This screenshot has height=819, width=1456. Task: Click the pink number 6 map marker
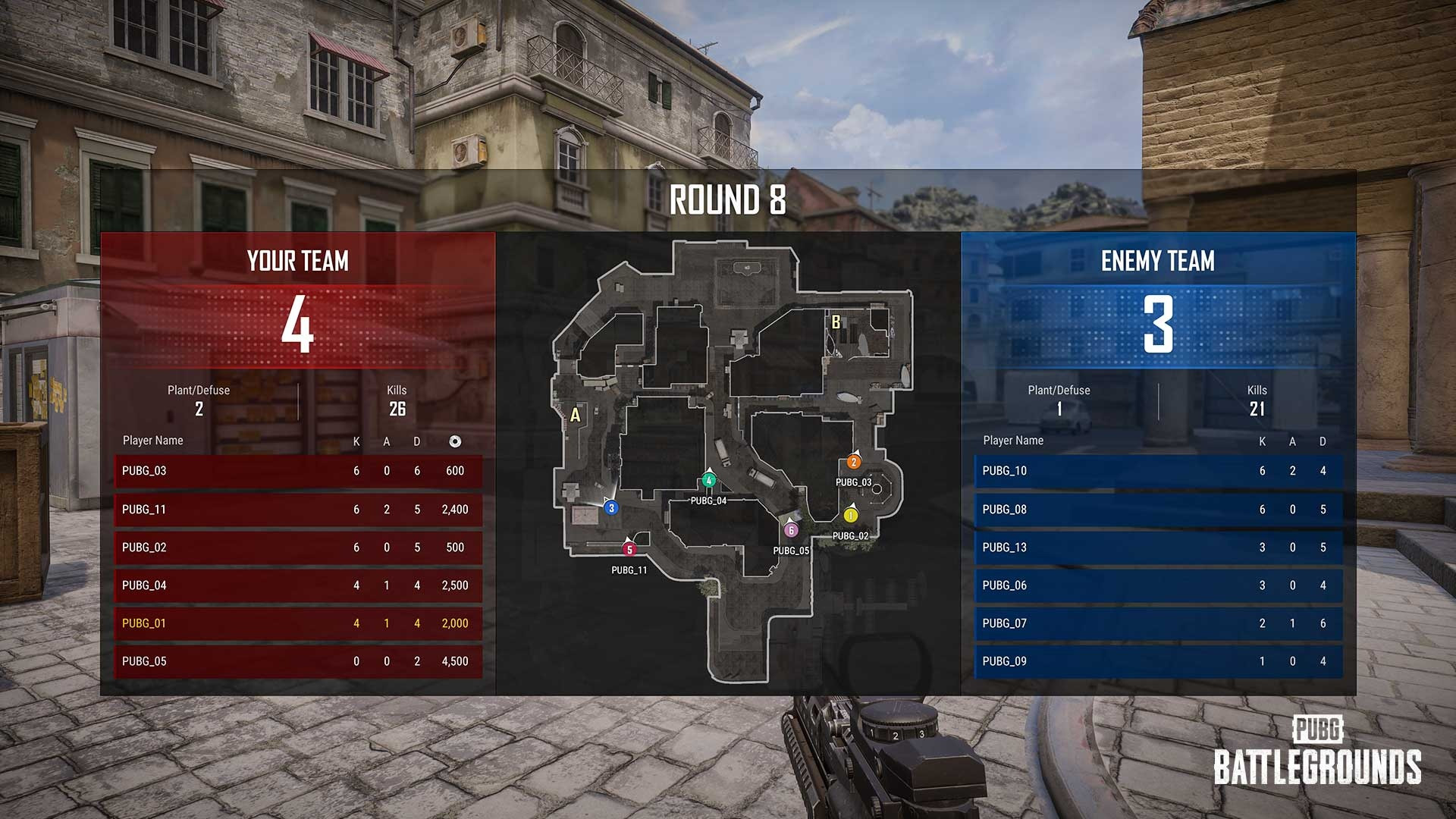click(x=791, y=530)
